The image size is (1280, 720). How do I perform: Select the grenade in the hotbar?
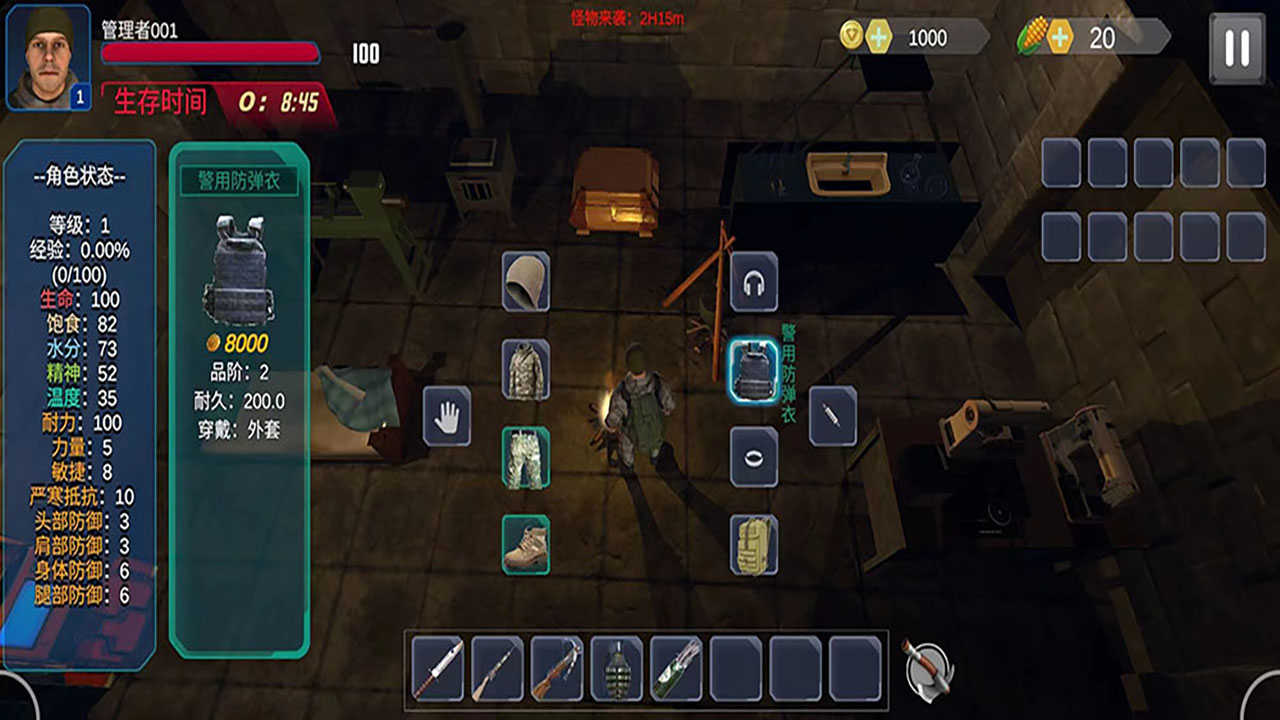tap(617, 669)
